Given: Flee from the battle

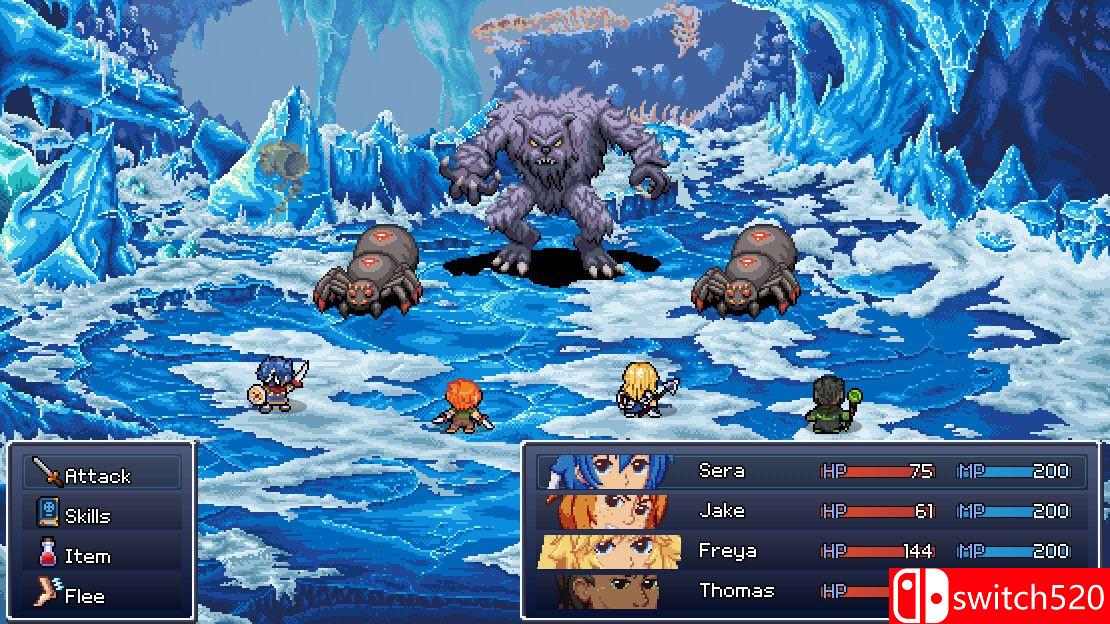Looking at the screenshot, I should click(x=84, y=596).
